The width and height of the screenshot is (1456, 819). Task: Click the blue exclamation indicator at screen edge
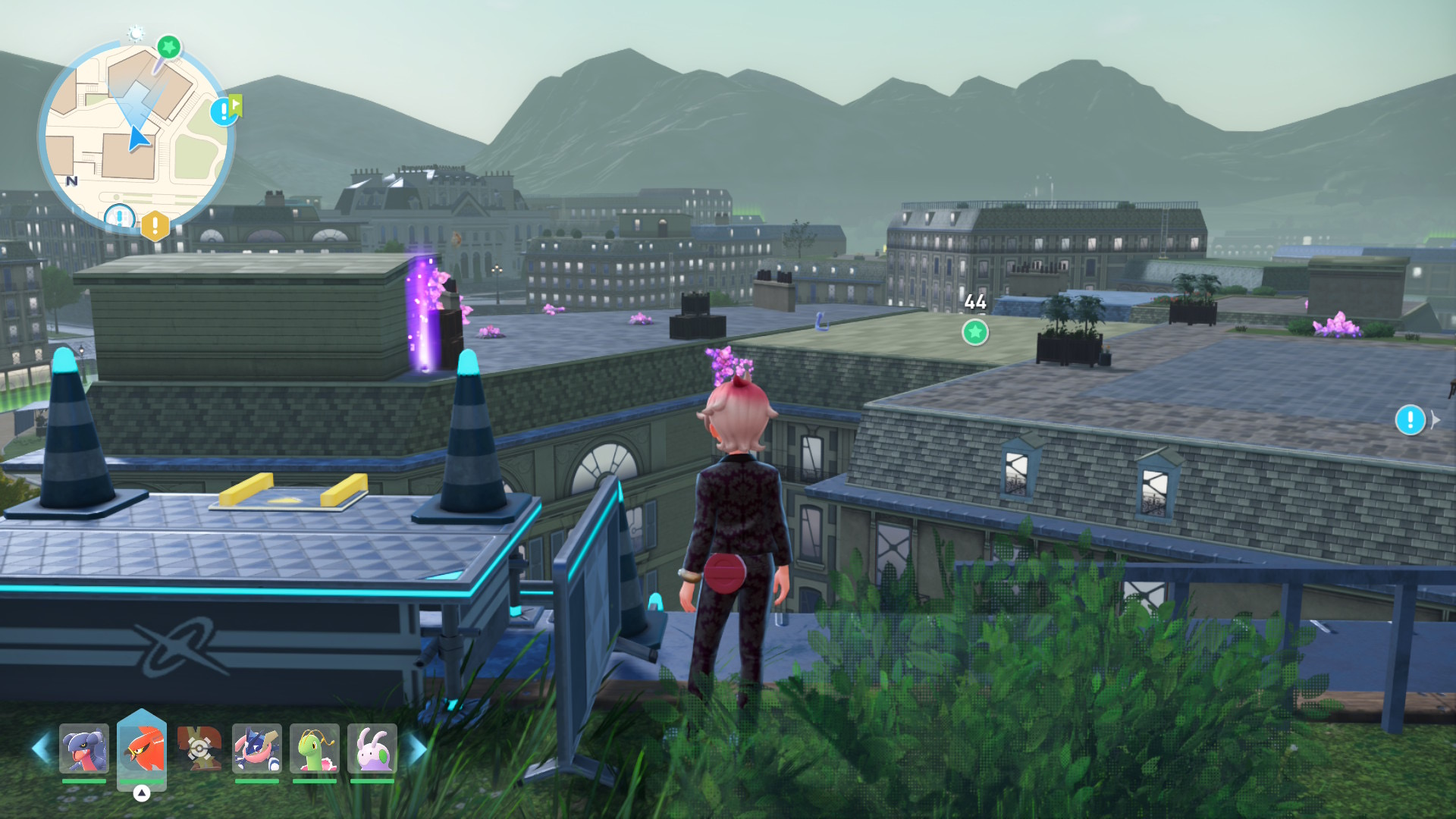tap(1410, 419)
